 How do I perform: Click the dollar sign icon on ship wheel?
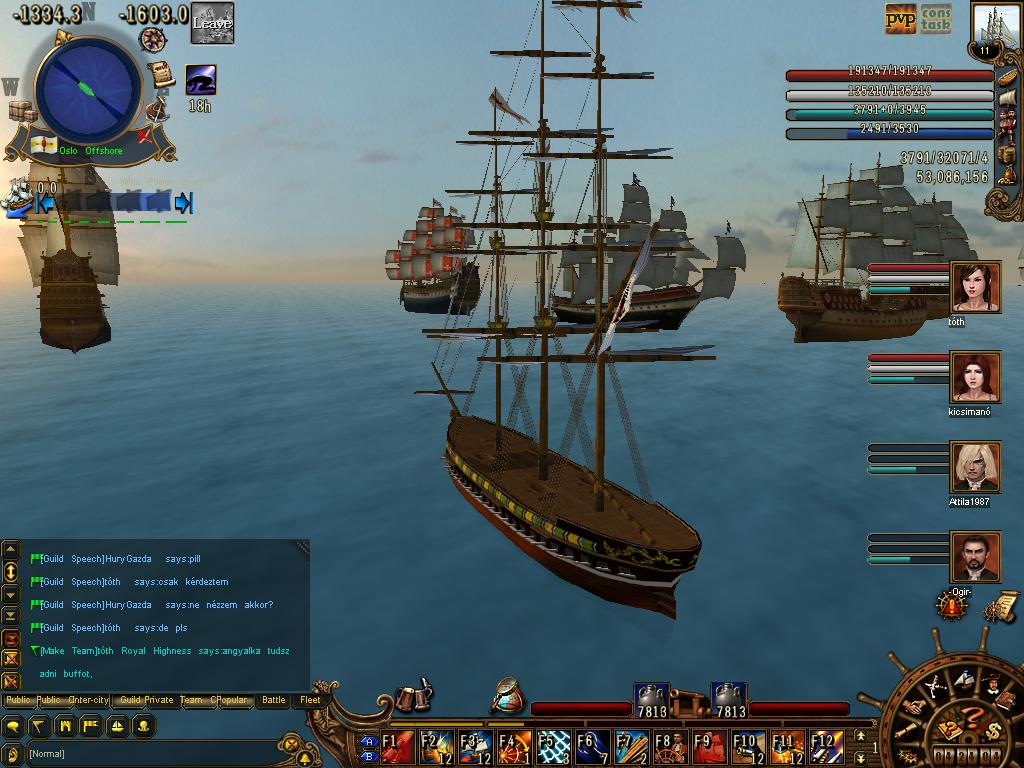point(993,731)
